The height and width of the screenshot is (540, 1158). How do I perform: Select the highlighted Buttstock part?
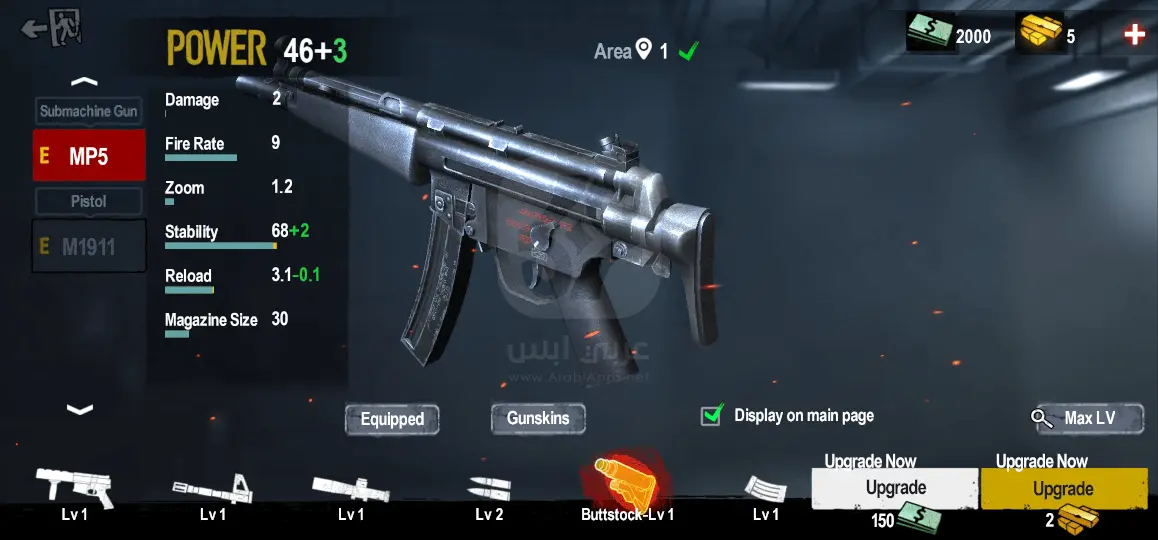click(x=626, y=484)
